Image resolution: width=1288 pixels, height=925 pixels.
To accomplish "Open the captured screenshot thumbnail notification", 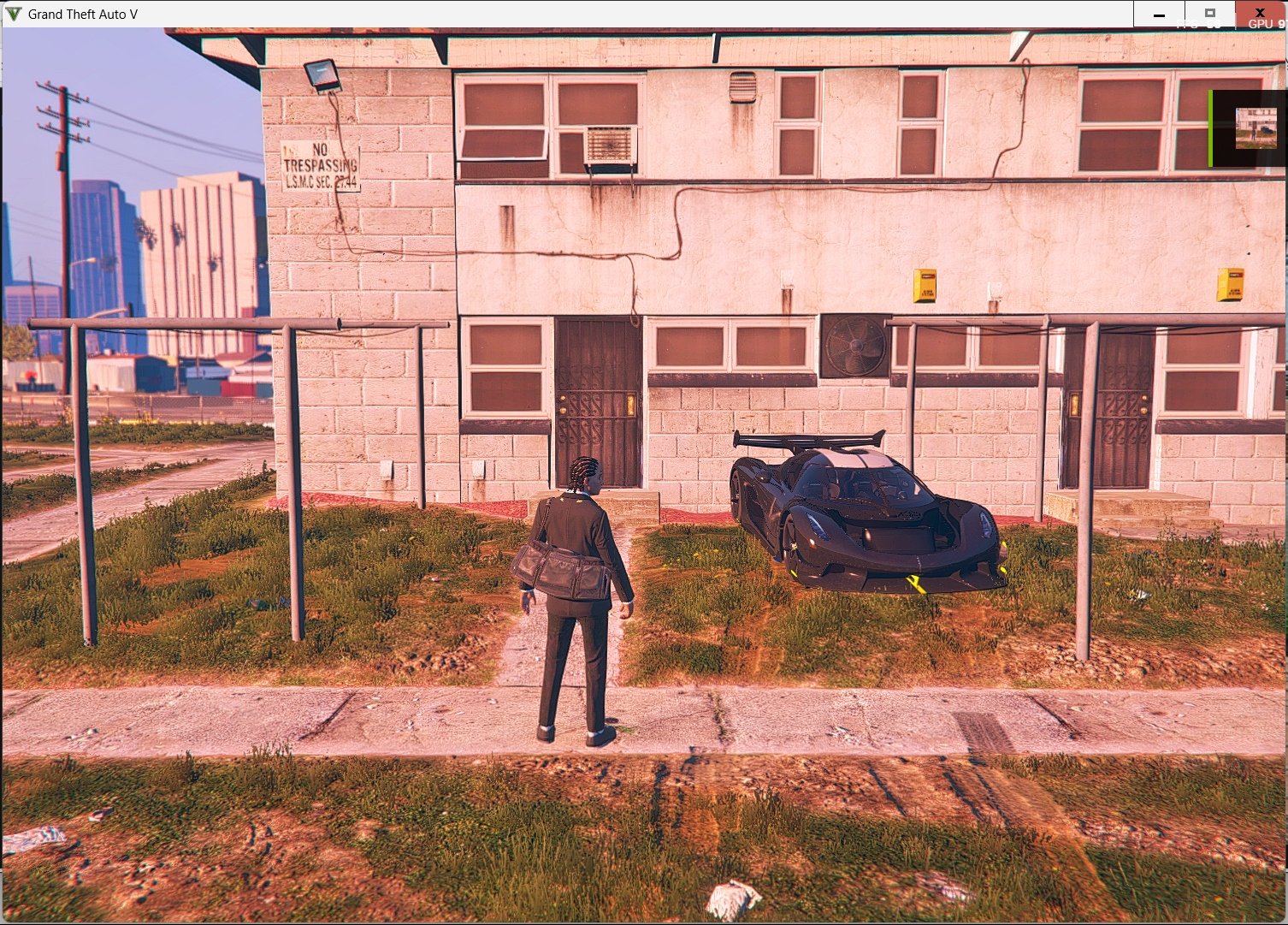I will click(x=1255, y=128).
